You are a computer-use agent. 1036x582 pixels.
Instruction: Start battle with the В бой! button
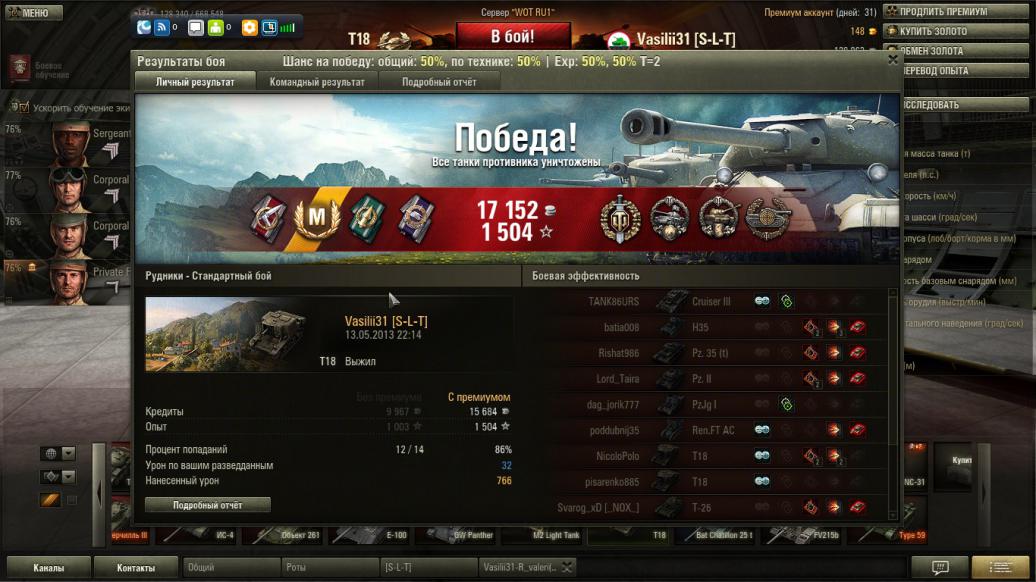[x=512, y=36]
